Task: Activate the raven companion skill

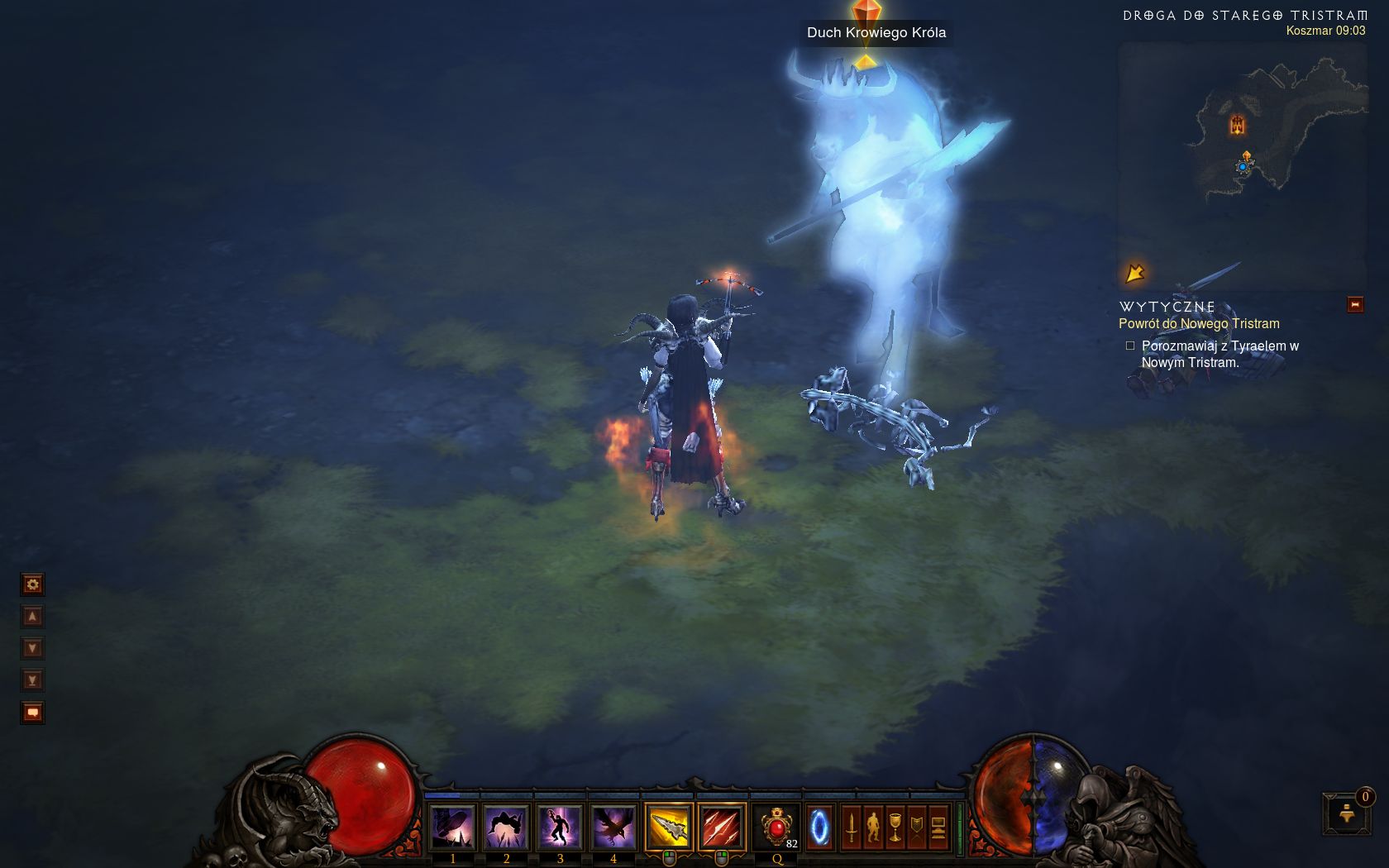Action: point(613,827)
